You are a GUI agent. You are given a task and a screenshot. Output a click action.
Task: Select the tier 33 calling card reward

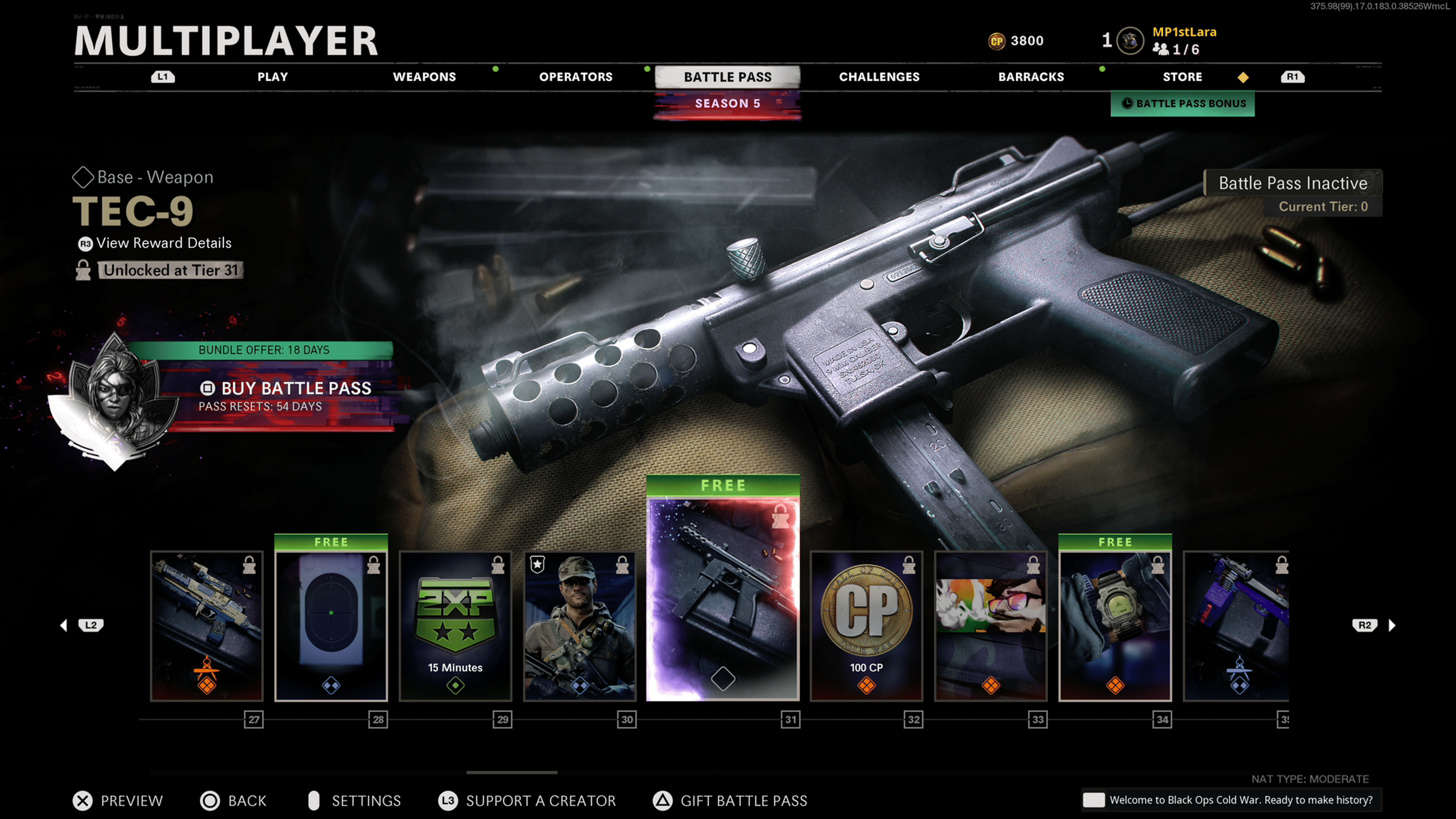(x=990, y=626)
